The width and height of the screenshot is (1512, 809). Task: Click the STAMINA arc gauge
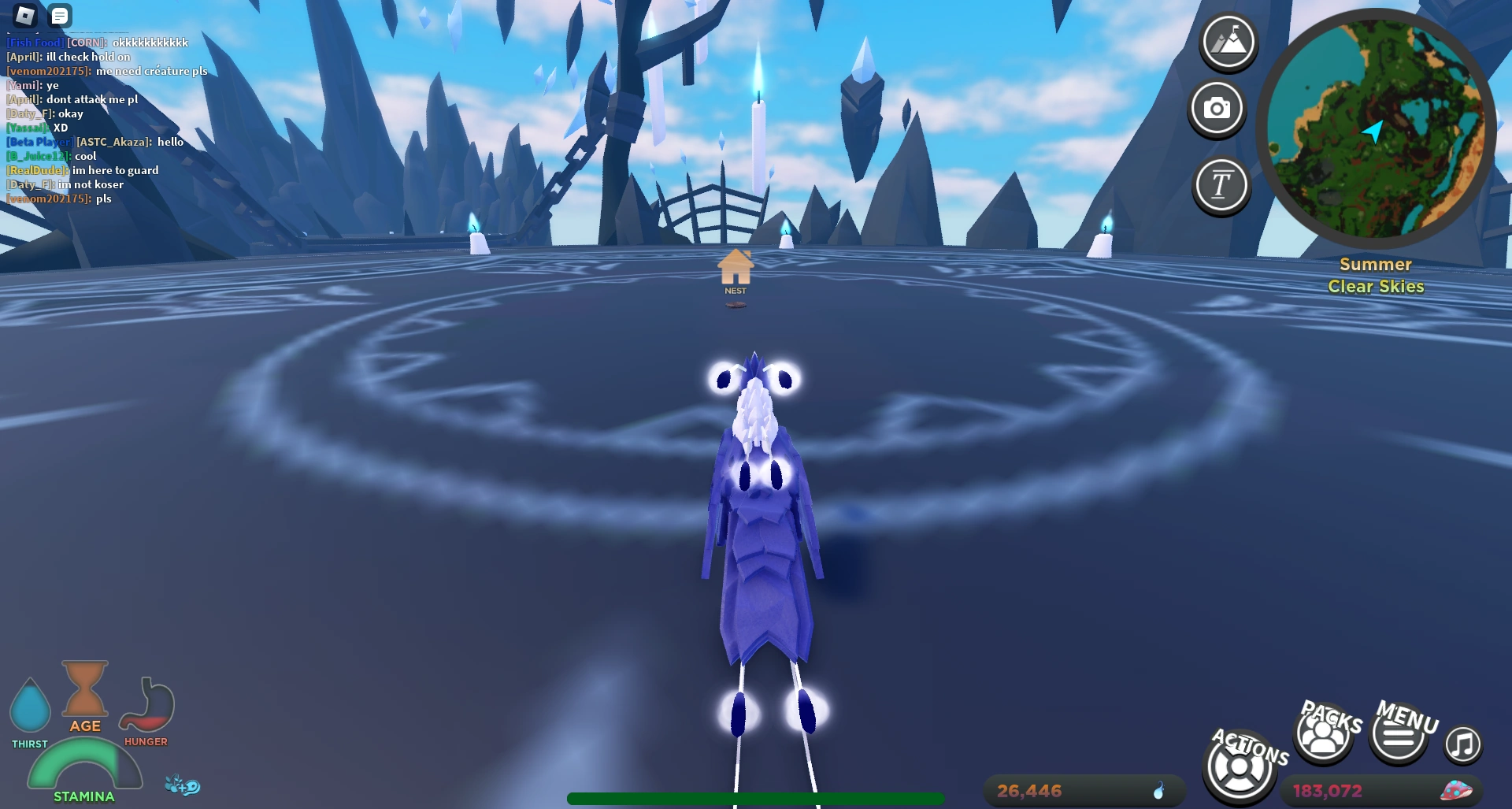pyautogui.click(x=85, y=770)
